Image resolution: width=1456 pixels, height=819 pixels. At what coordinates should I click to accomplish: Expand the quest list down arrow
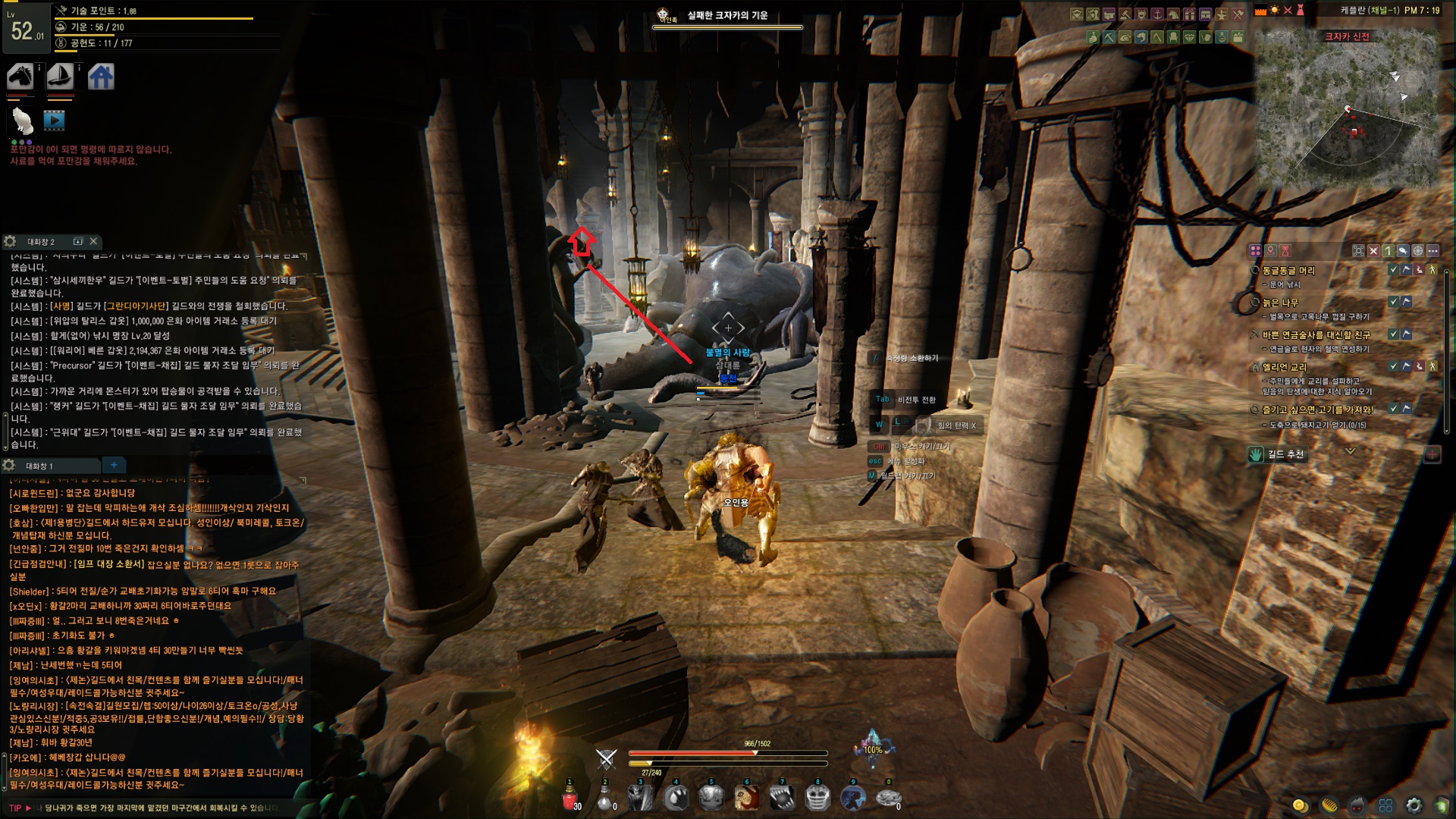(1350, 451)
